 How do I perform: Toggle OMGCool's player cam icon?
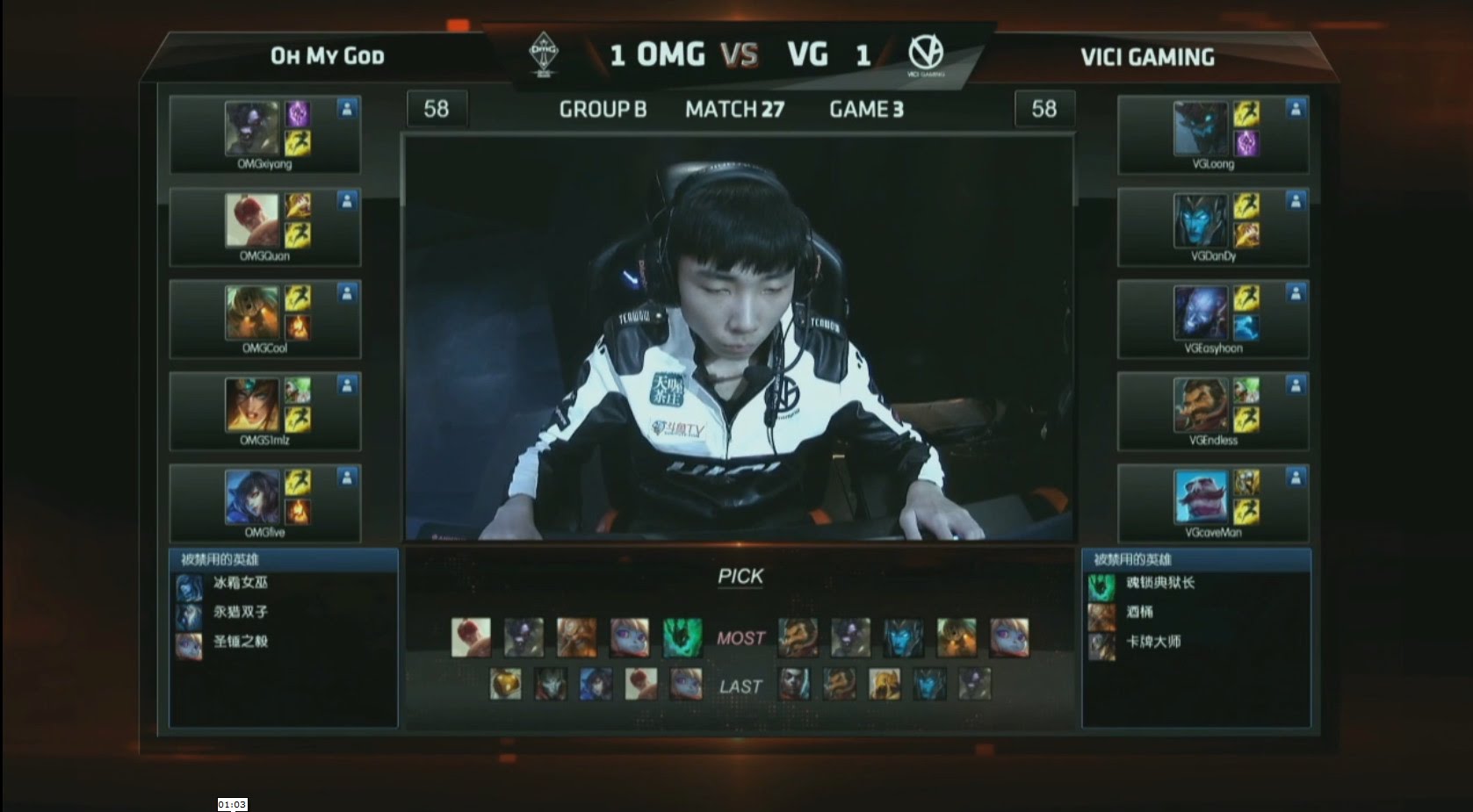click(348, 291)
